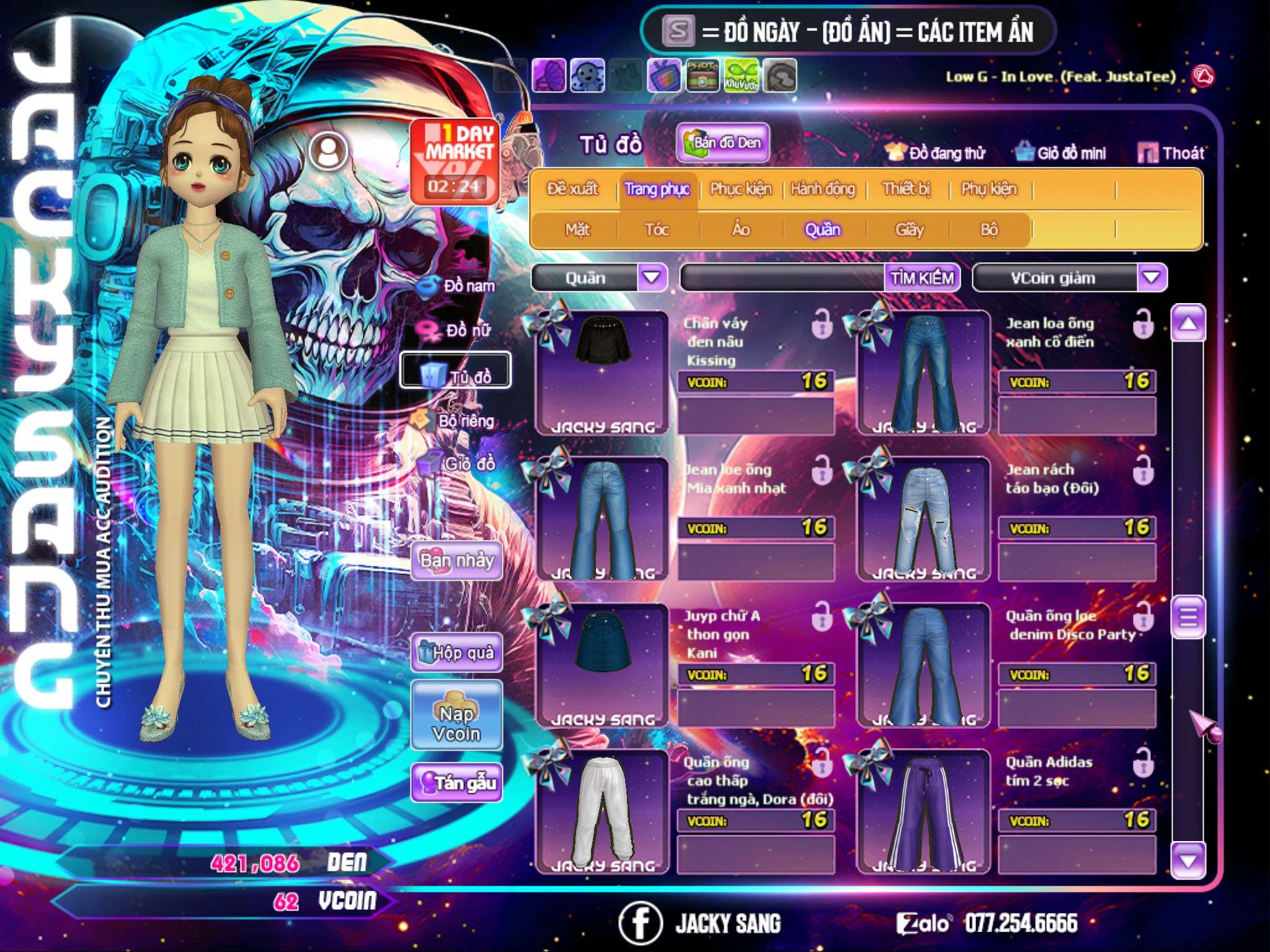Pick the Jean rách táo bạo thumbnail
The width and height of the screenshot is (1270, 952).
point(923,519)
